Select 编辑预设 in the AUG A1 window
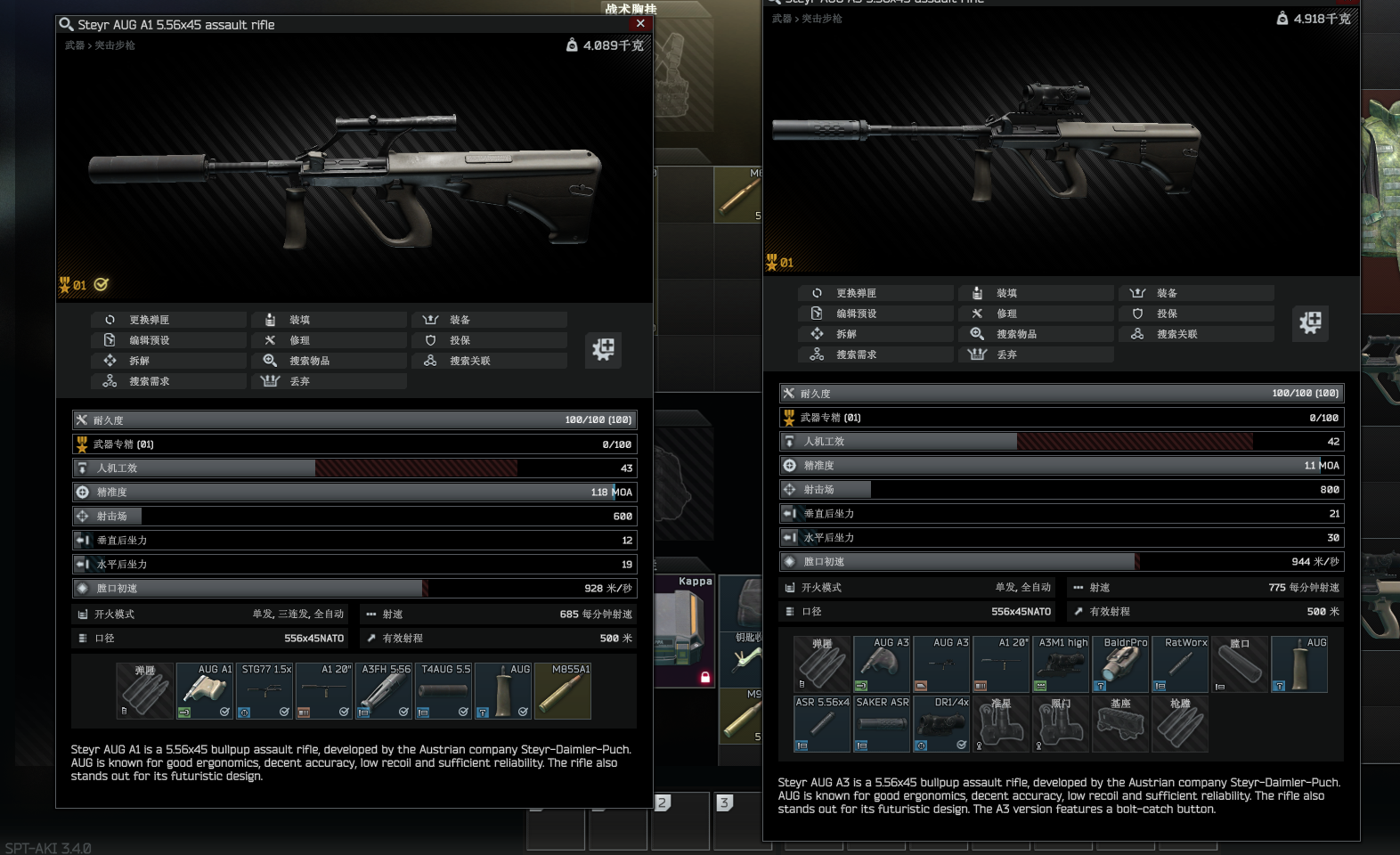This screenshot has width=1400, height=855. 149,340
